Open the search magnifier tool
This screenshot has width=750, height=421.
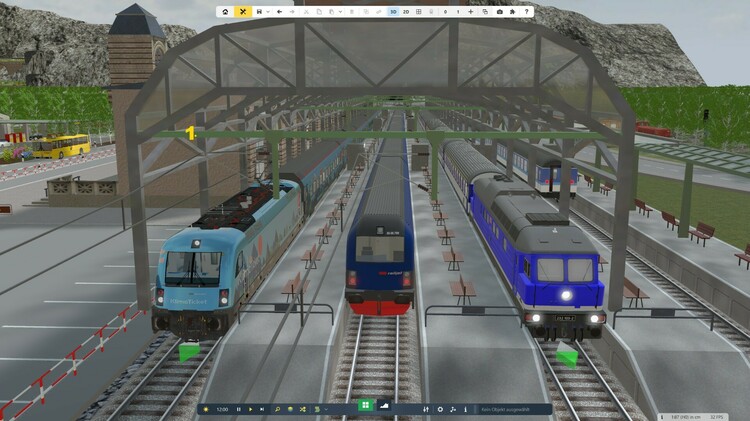tap(277, 409)
